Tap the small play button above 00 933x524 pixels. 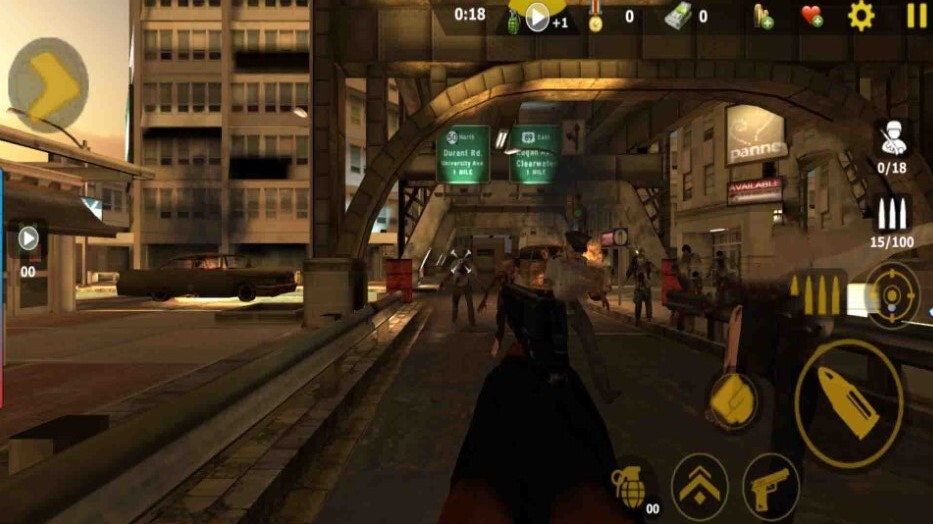pos(28,238)
